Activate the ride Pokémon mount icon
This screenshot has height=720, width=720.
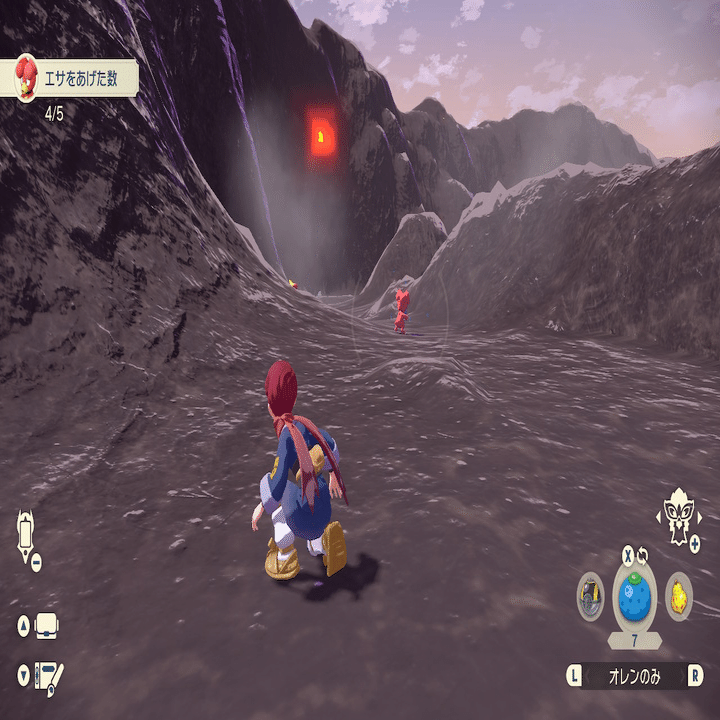click(x=678, y=513)
